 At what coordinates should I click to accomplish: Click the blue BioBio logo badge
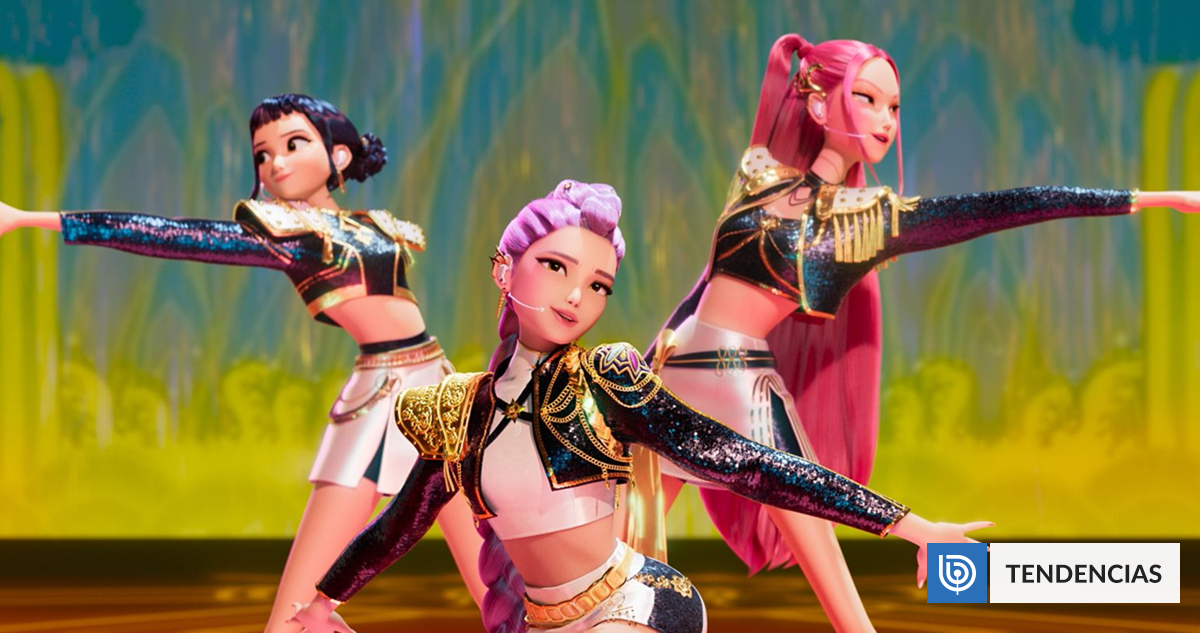pos(957,573)
